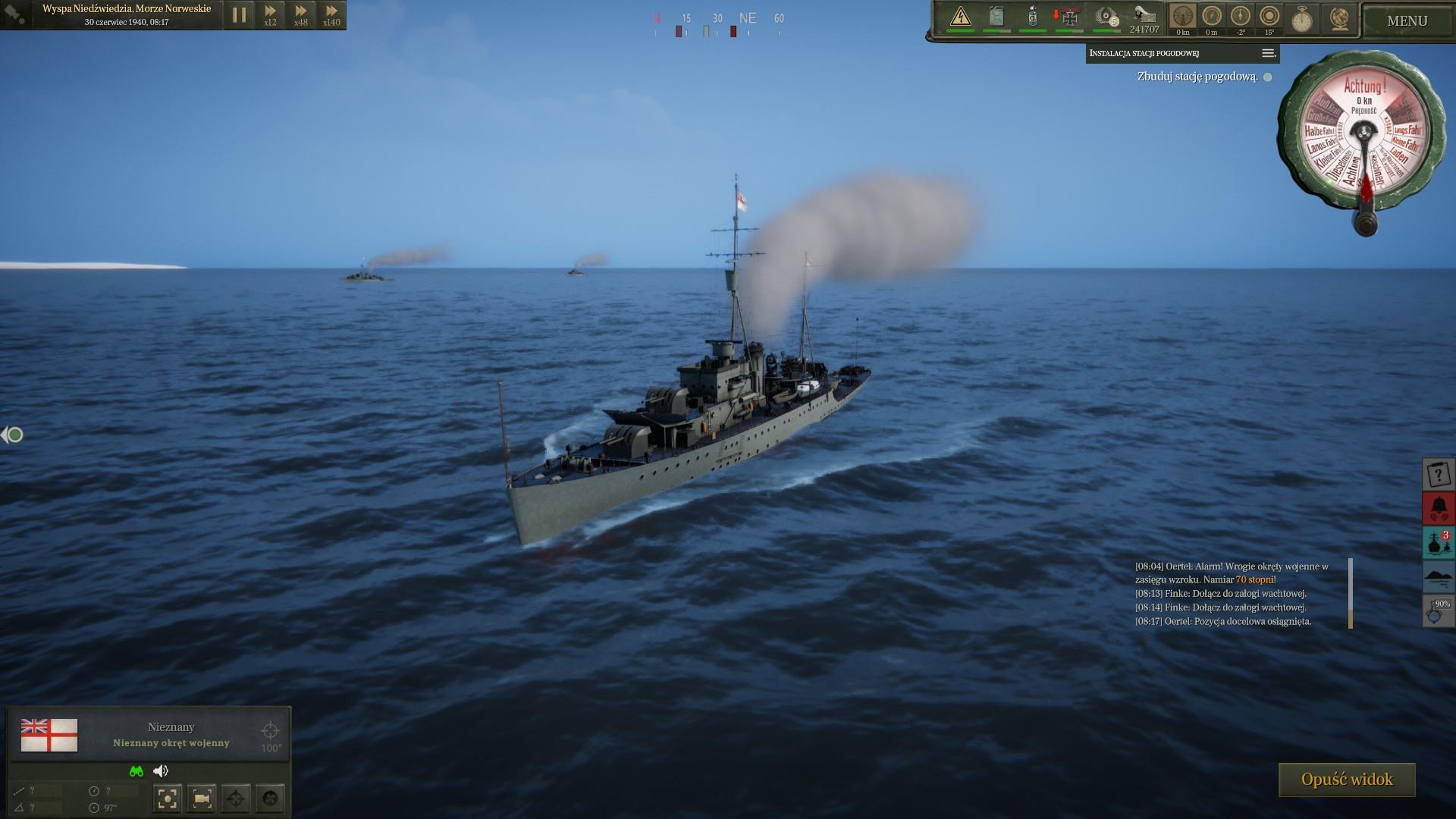
Task: Focus view on the target ship
Action: (168, 798)
